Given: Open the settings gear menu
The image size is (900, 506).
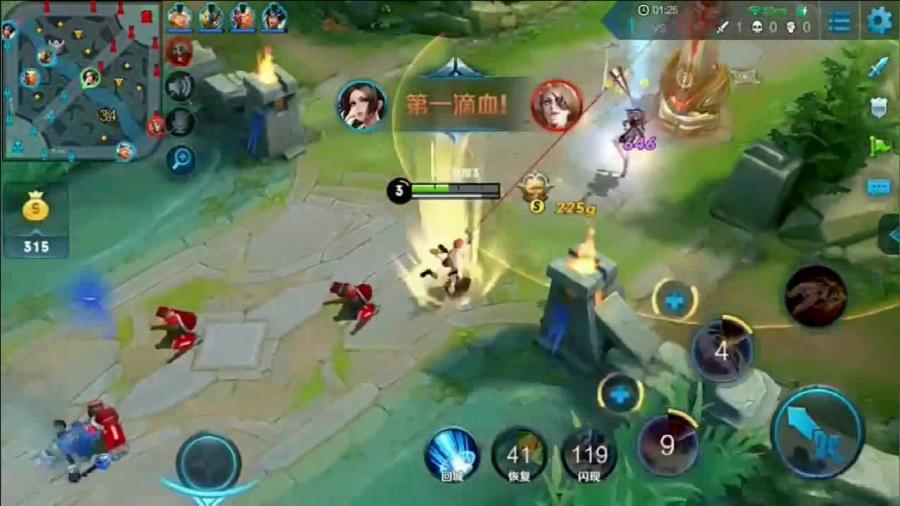Looking at the screenshot, I should (x=879, y=20).
